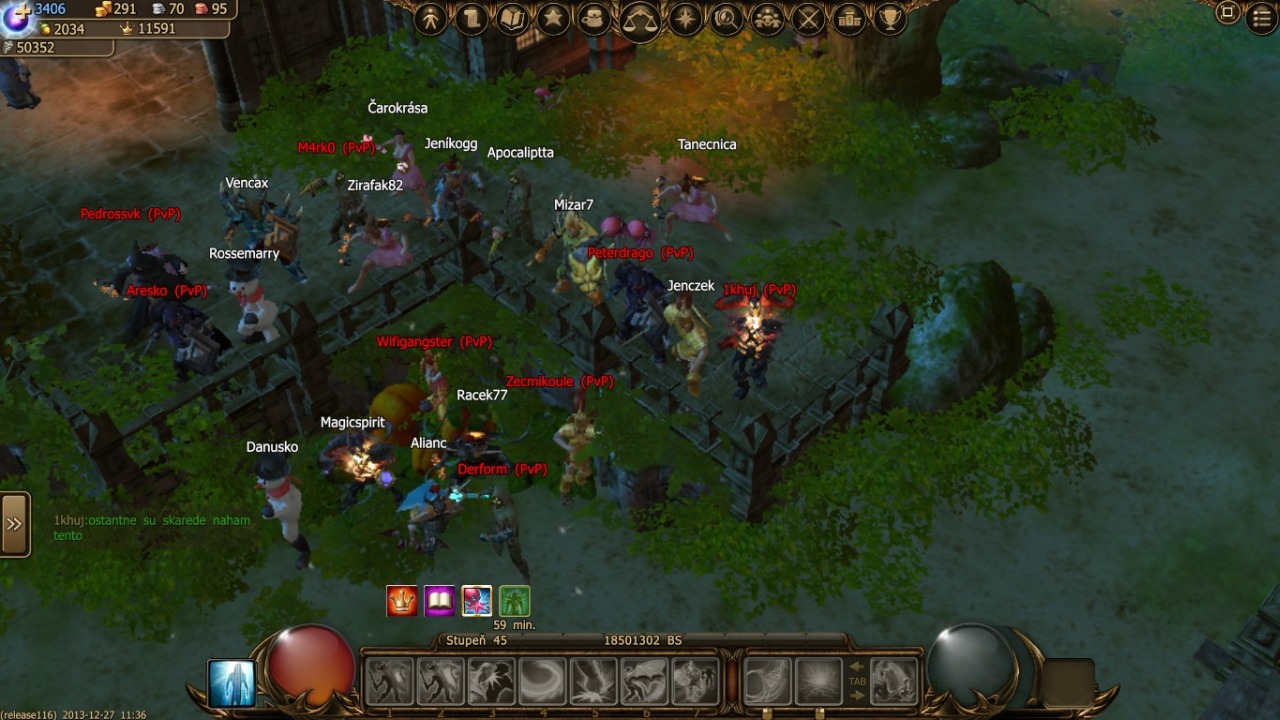Open the group of people icon
Screen dimensions: 1280x720
point(767,18)
